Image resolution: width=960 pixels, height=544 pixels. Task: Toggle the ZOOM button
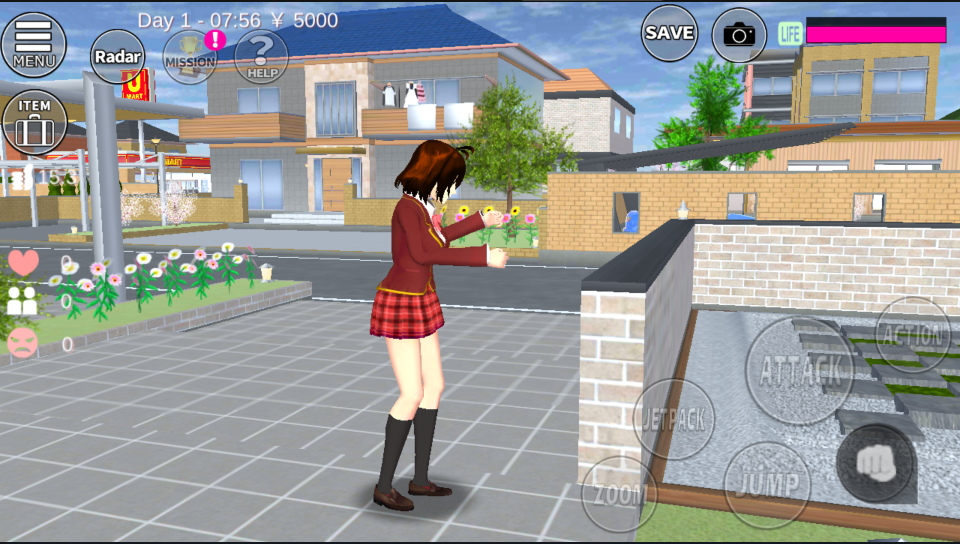pyautogui.click(x=619, y=494)
